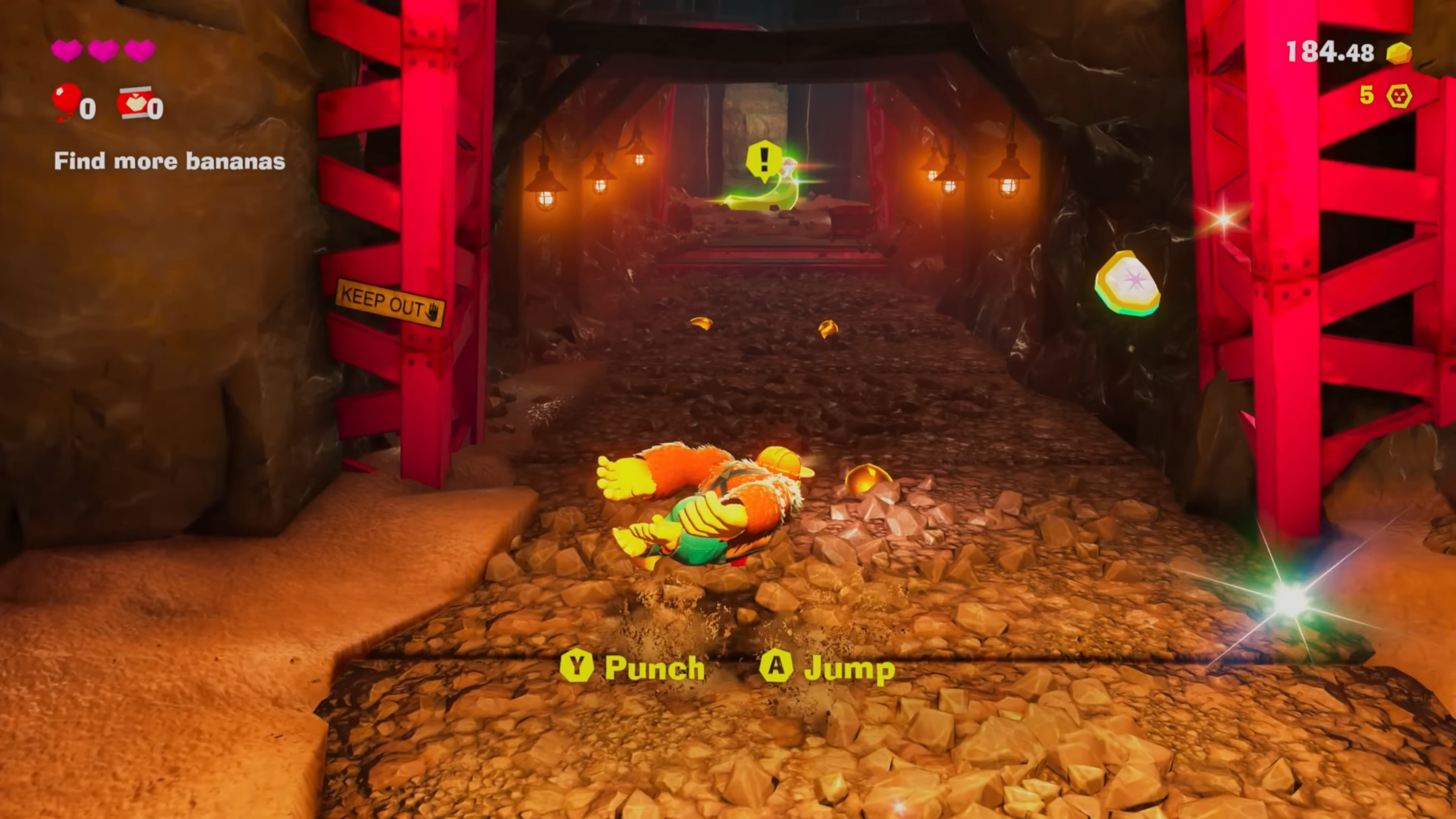Select the red balloon icon
The width and height of the screenshot is (1456, 819).
point(66,101)
